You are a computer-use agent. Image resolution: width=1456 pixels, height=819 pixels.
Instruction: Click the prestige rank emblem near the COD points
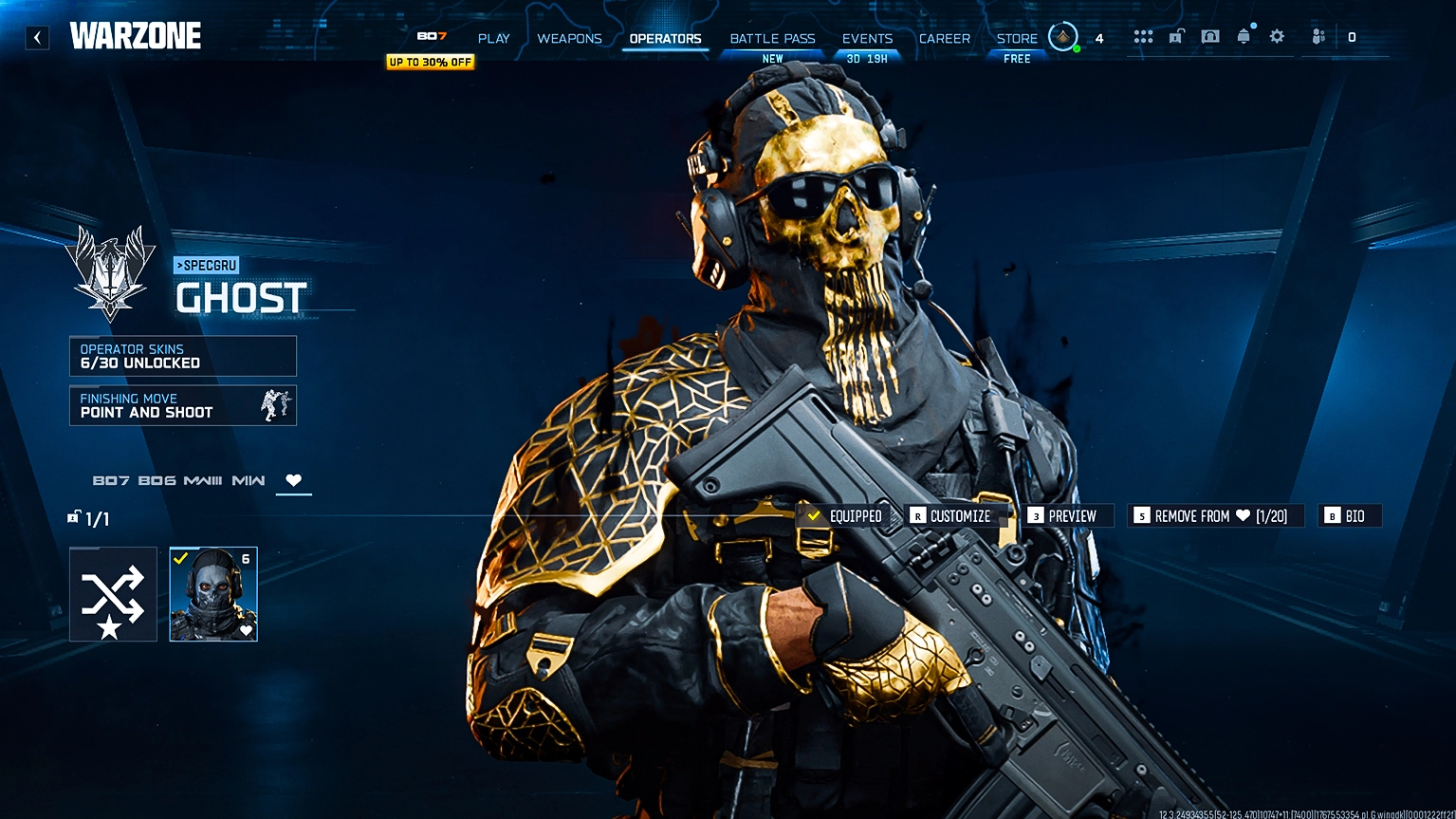tap(1063, 36)
